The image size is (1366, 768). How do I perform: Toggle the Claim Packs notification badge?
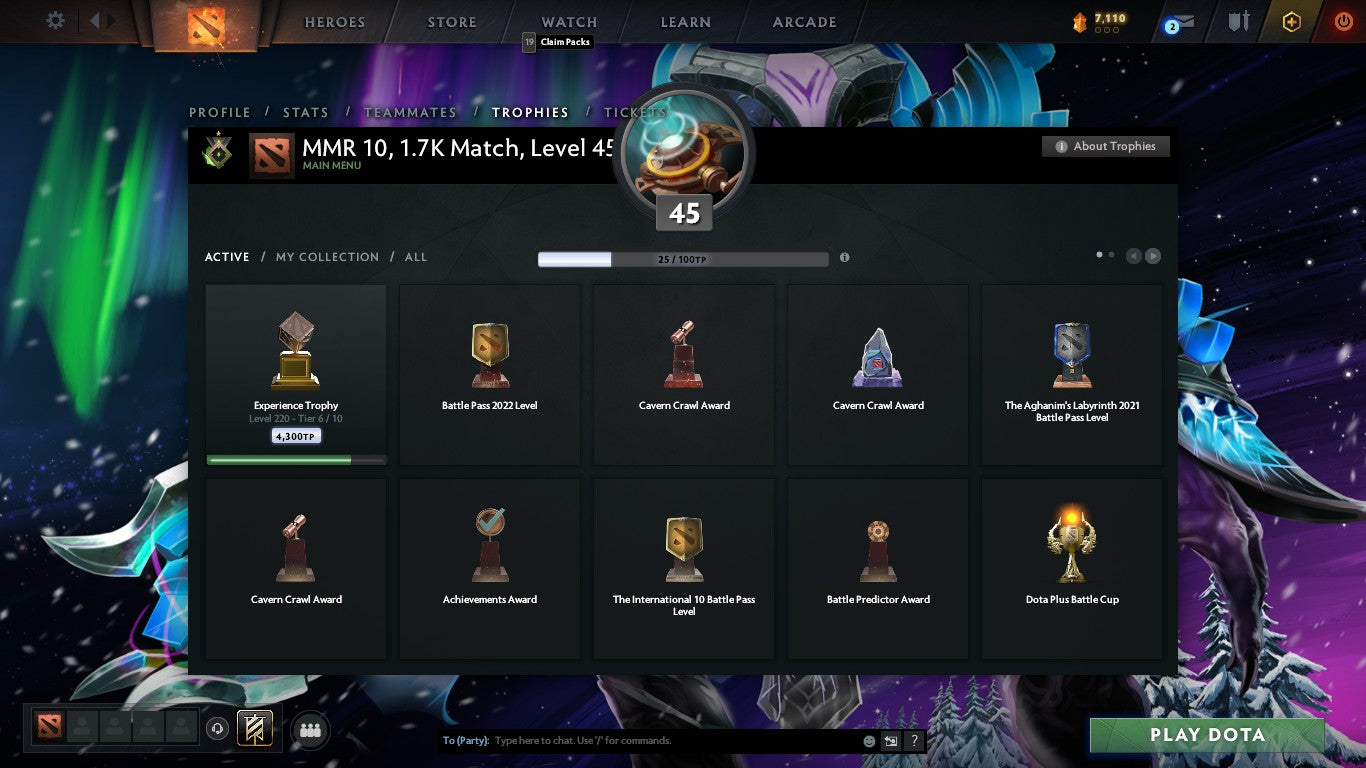(x=530, y=42)
